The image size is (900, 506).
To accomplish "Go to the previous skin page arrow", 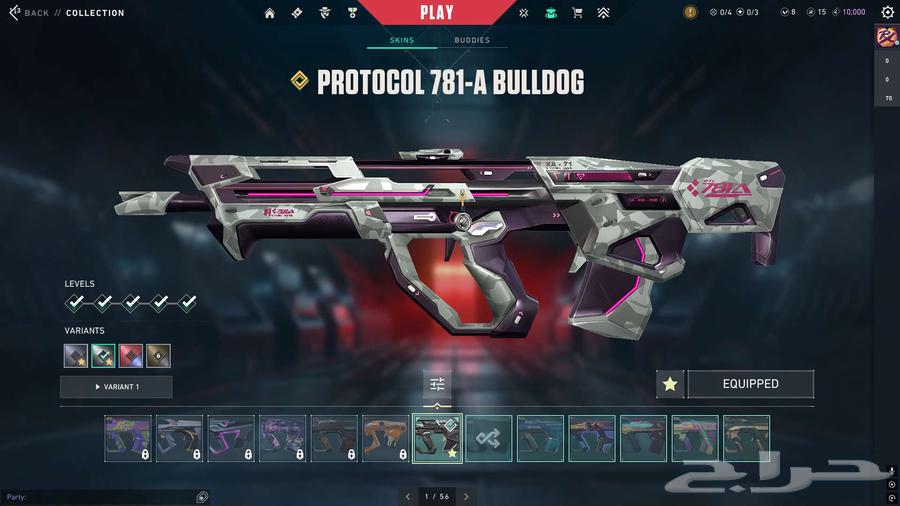I will click(x=408, y=496).
